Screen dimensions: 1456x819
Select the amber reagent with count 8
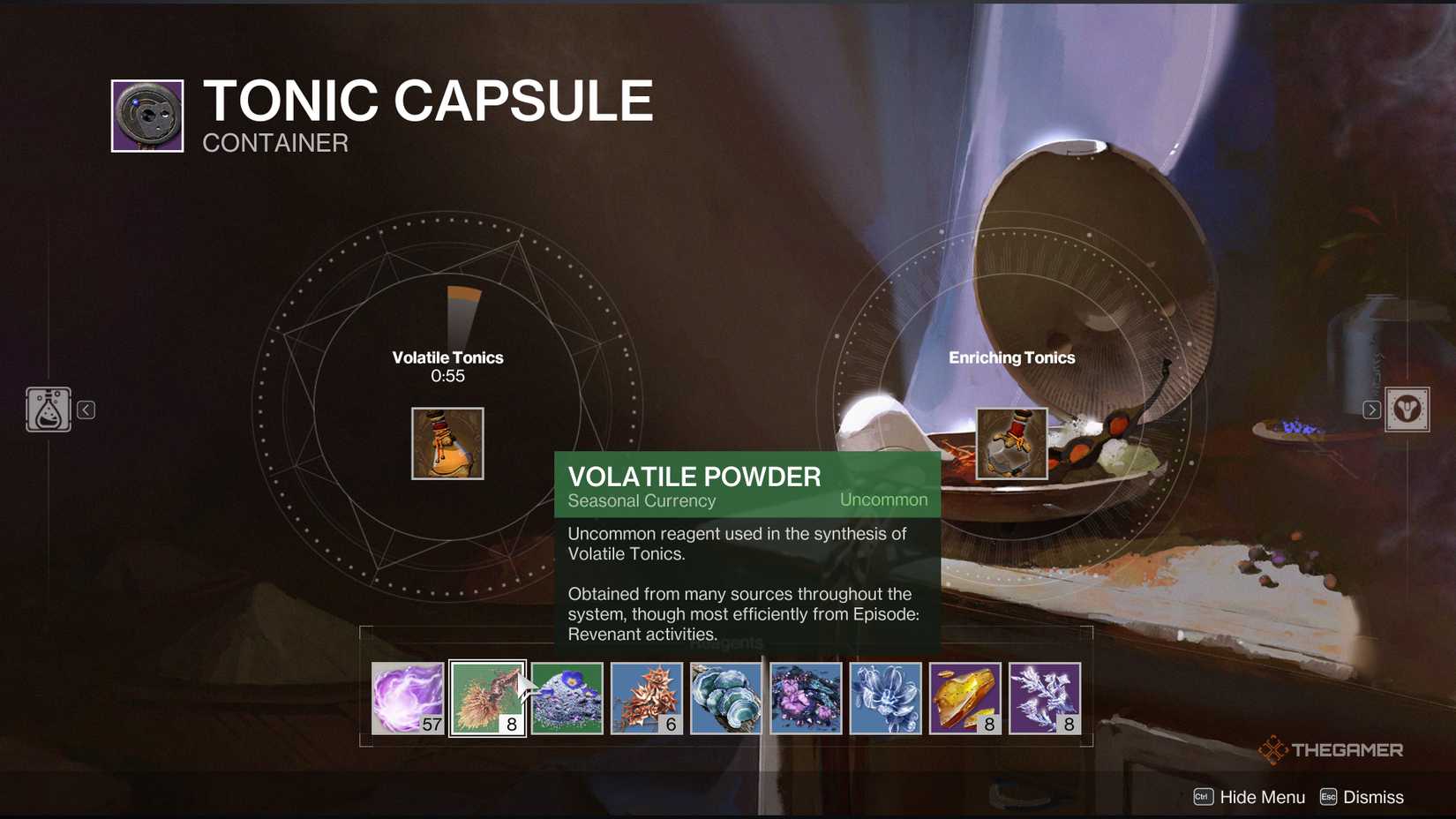pos(966,699)
